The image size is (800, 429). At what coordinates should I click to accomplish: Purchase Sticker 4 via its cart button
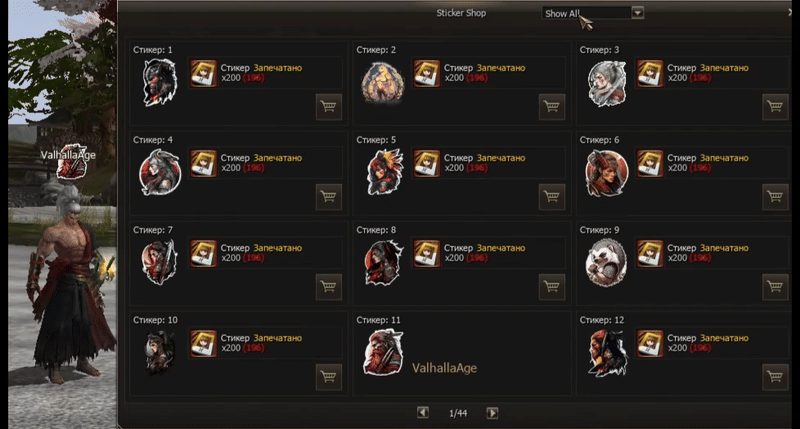click(329, 197)
